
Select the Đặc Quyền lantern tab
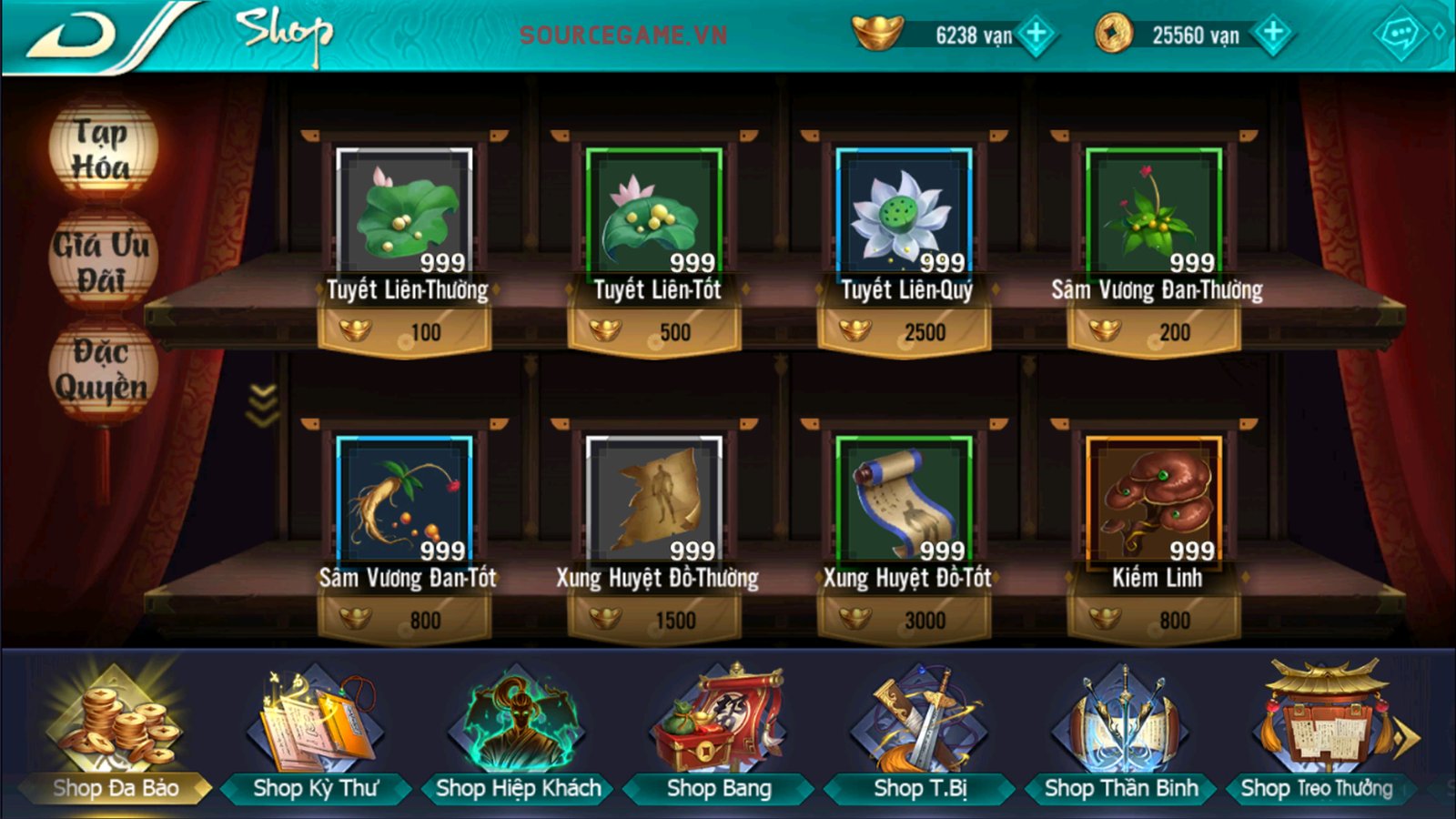coord(102,370)
